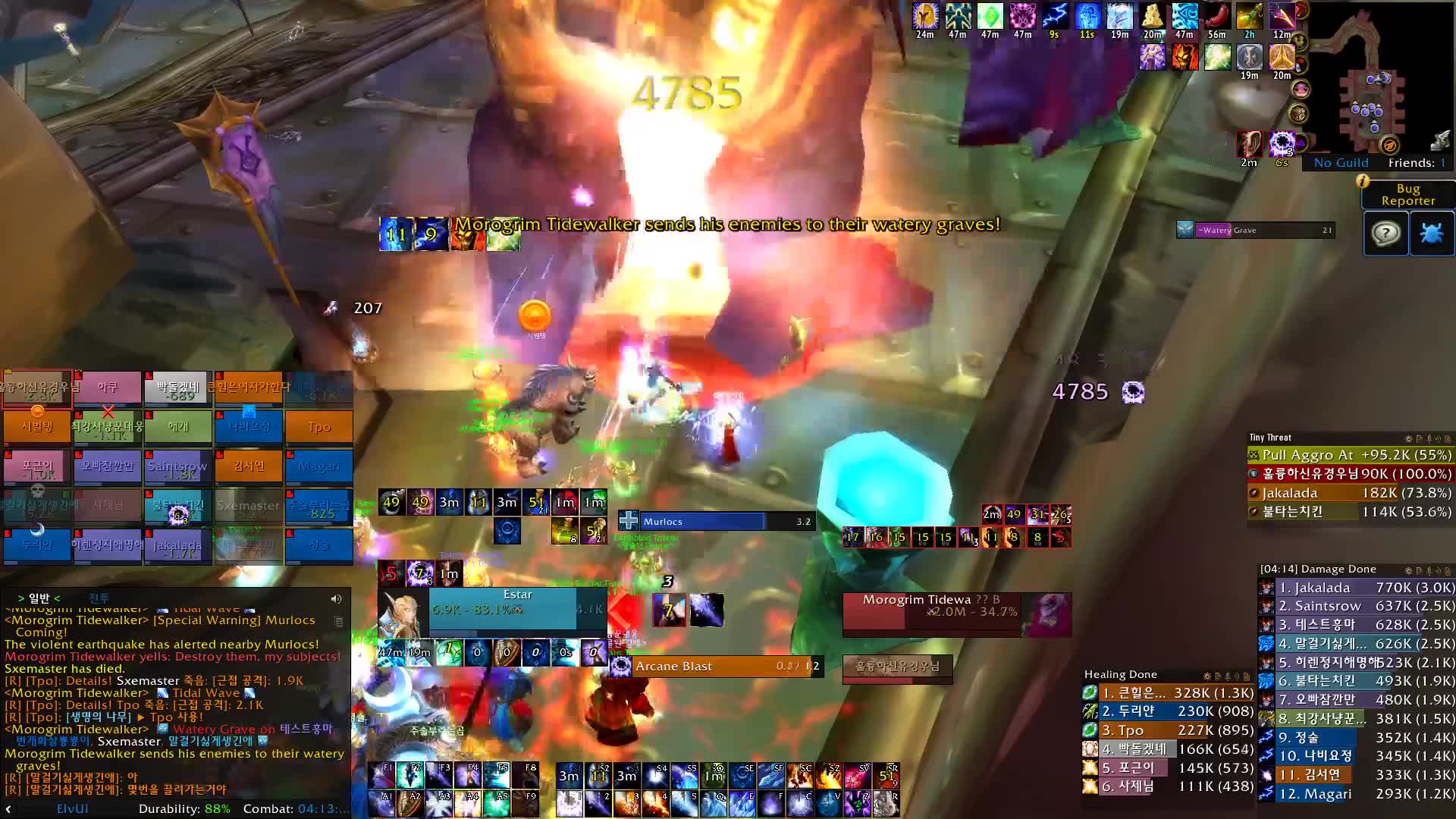
Task: Click the blue bug icon under Bug Reporter
Action: tap(1432, 234)
